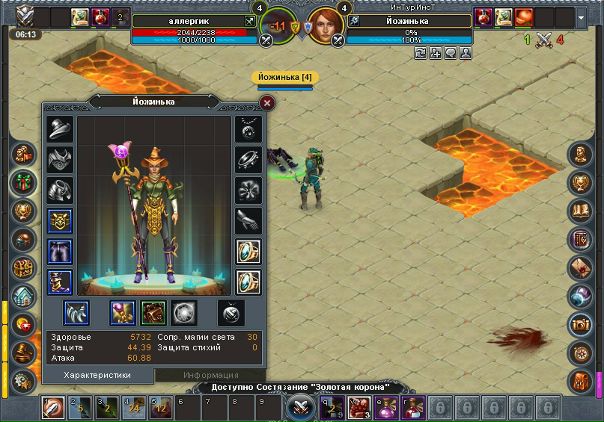Click the crossed swords button on bottom bar
604x422 pixels.
pyautogui.click(x=300, y=408)
